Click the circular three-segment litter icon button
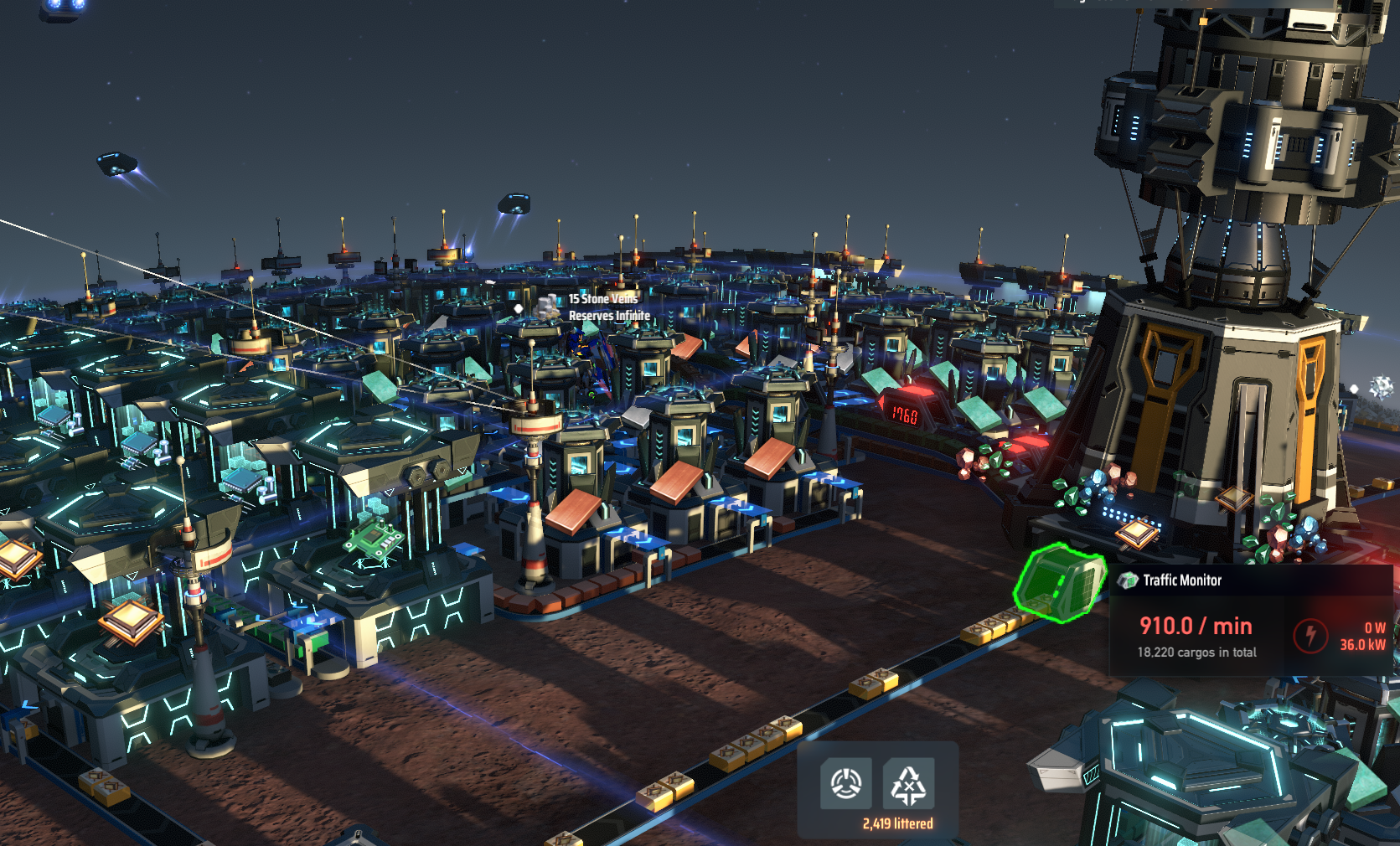 coord(845,784)
